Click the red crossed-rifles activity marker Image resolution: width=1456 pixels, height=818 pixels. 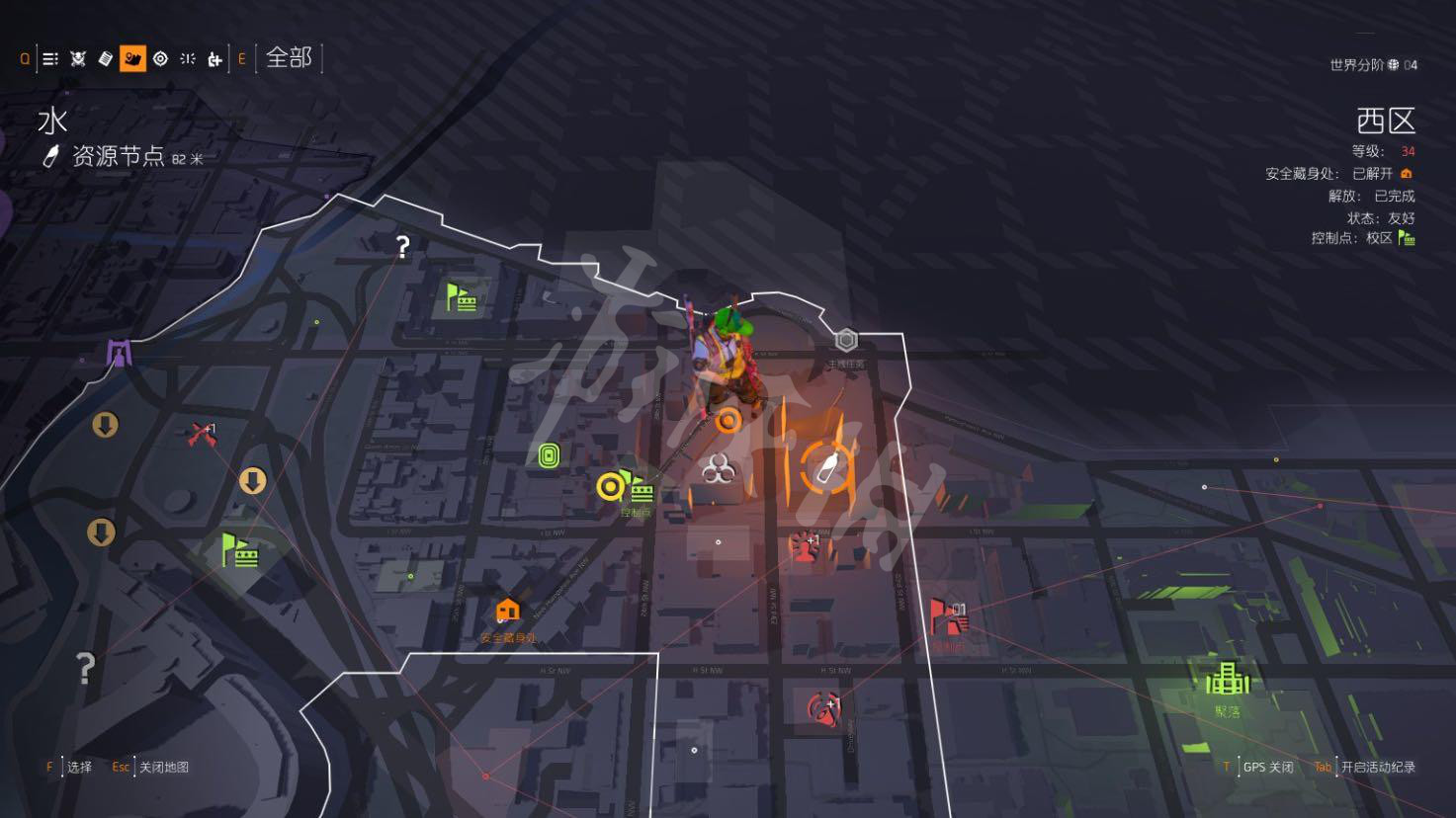pos(203,433)
